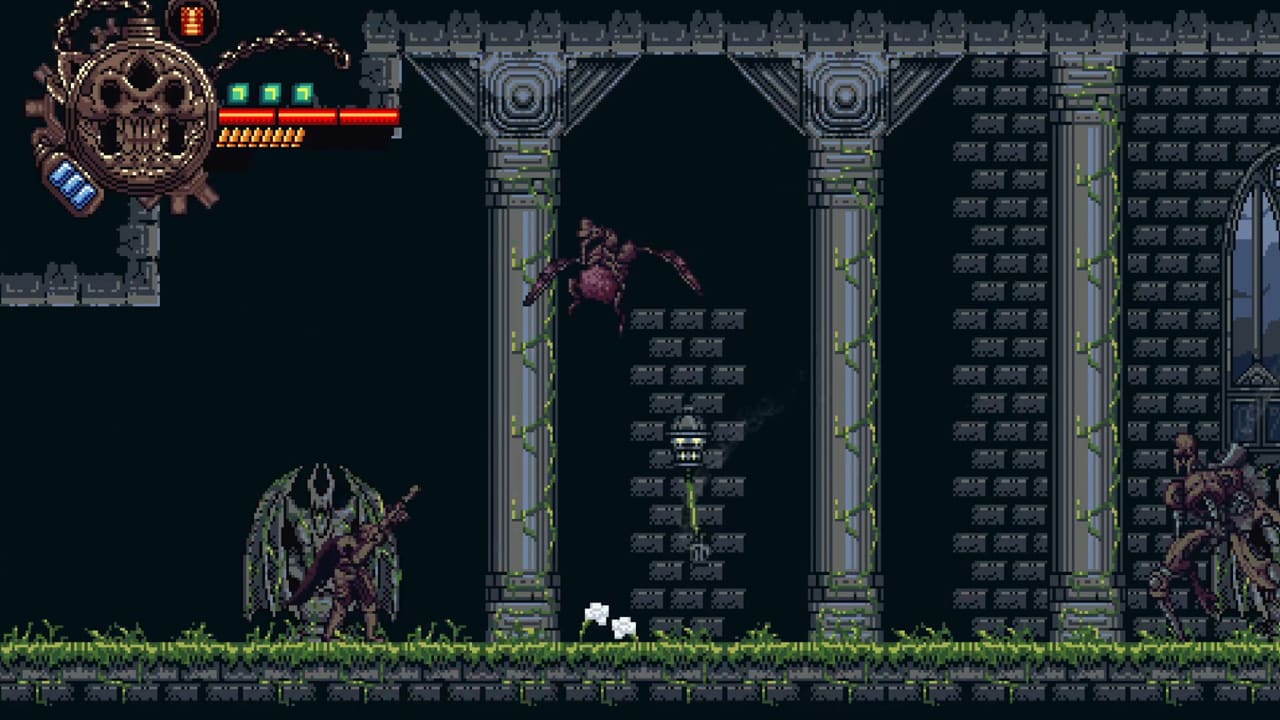The height and width of the screenshot is (720, 1280).
Task: Click the white flowers on the ground
Action: tap(608, 620)
